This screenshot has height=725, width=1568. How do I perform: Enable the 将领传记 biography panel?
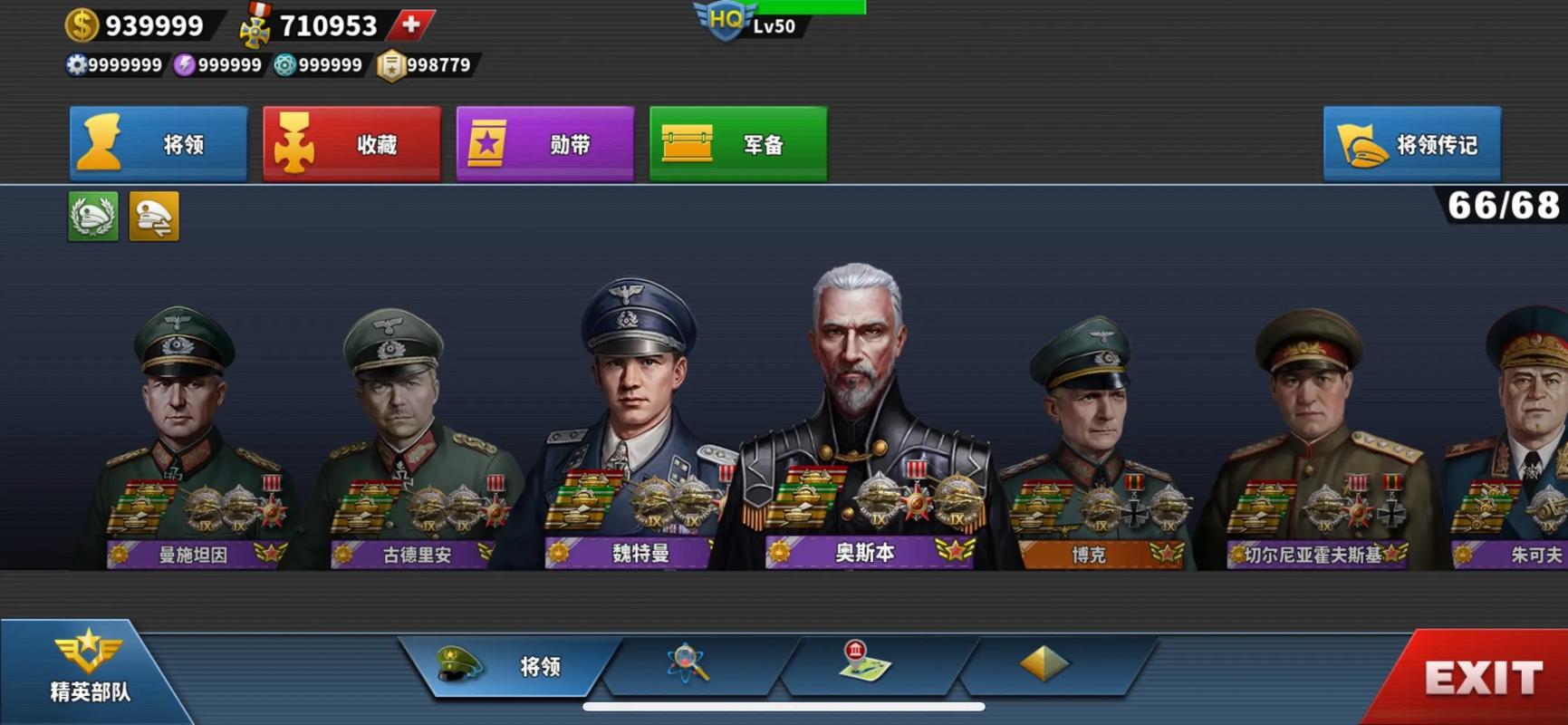pos(1411,143)
